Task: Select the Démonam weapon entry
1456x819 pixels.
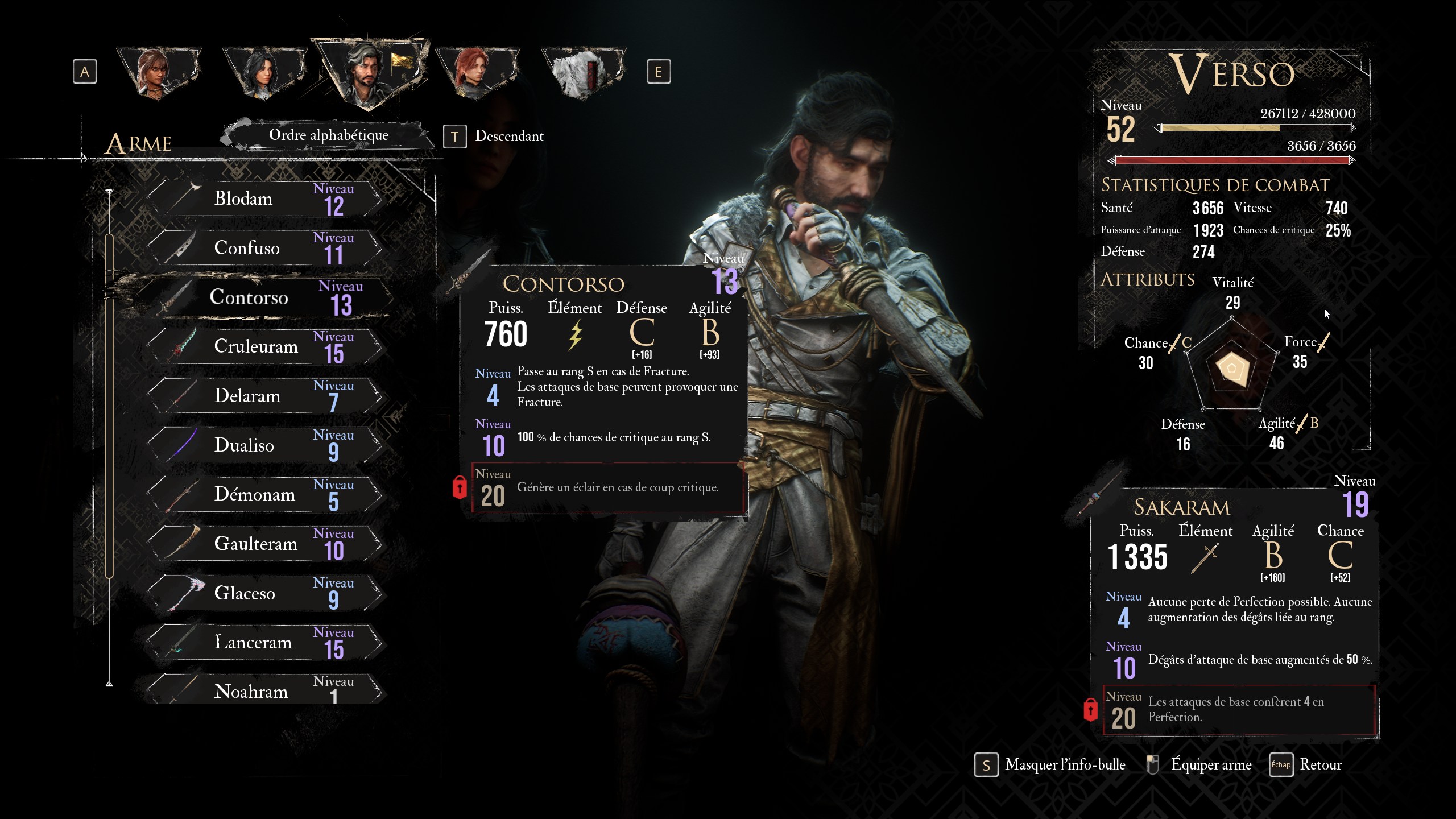Action: 264,494
